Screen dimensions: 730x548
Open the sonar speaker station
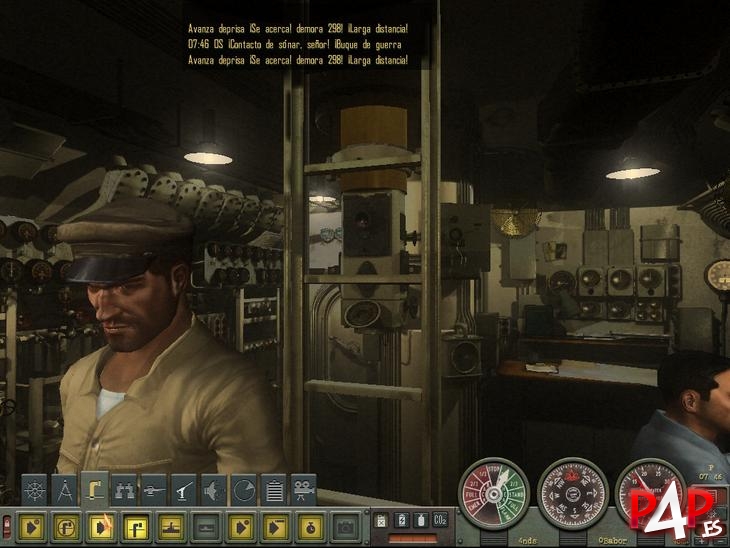214,490
